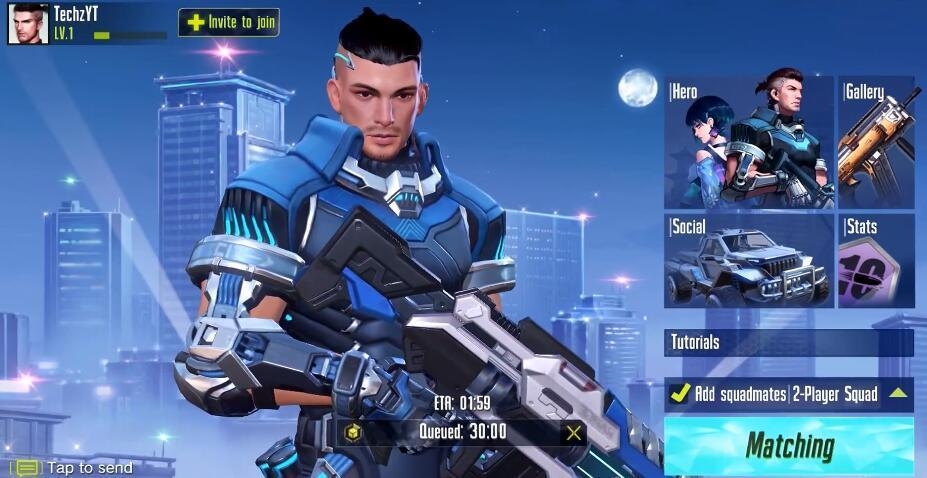Click the large Matching button
The width and height of the screenshot is (927, 478).
tap(789, 446)
